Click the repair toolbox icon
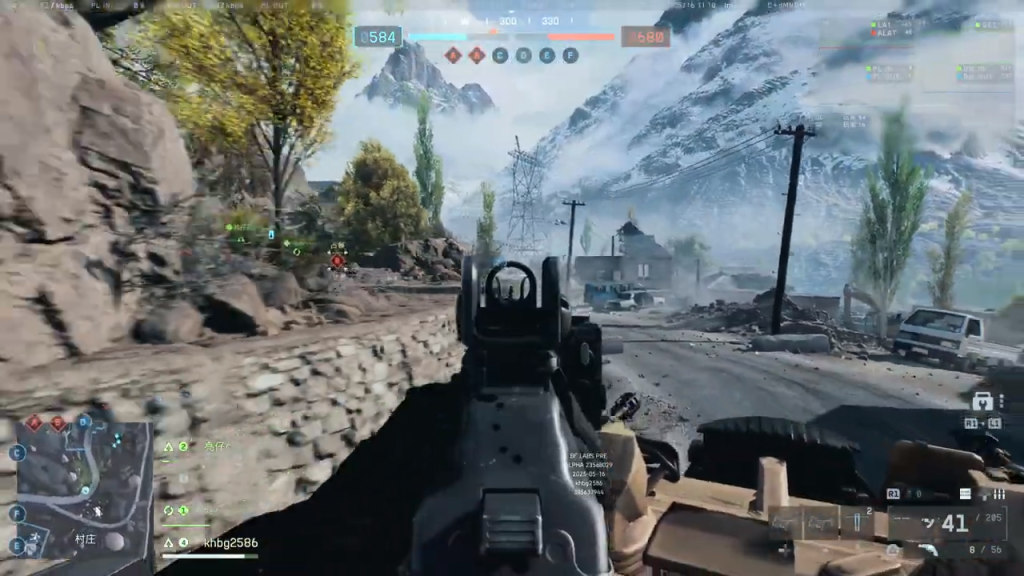Viewport: 1024px width, 576px height. (x=981, y=402)
